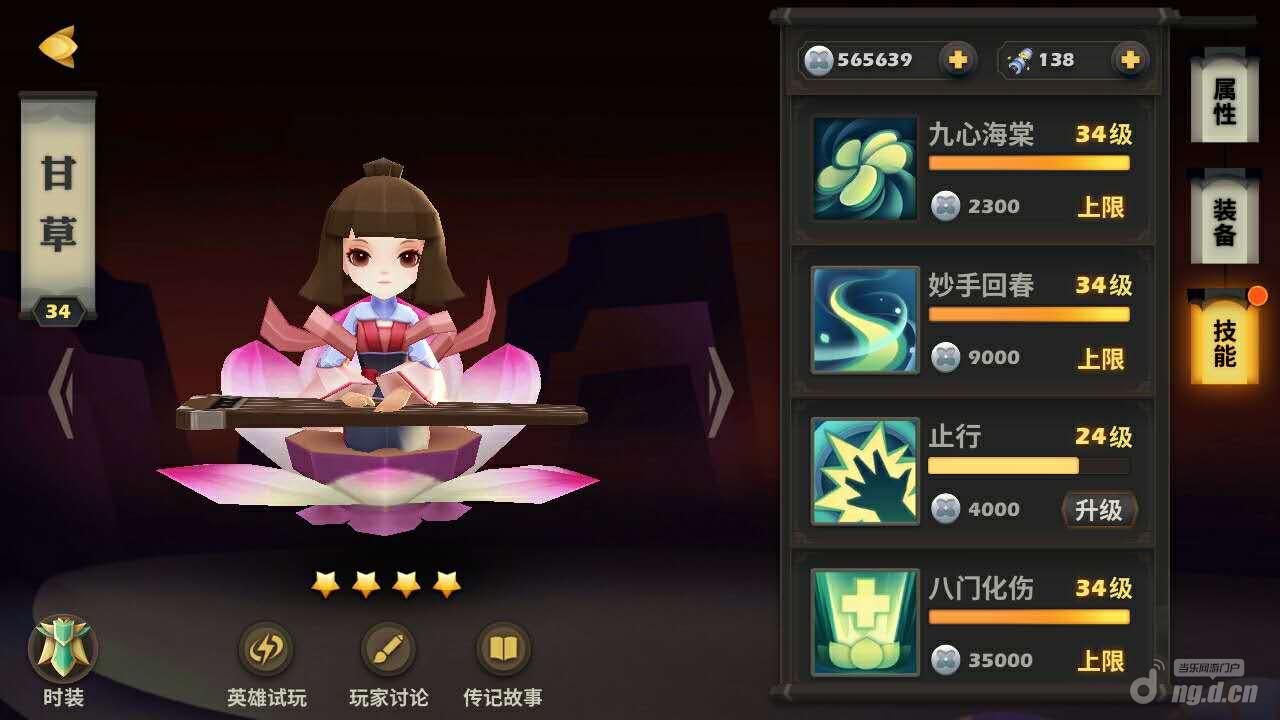Tap the 妙手回春 skill progress bar

(x=1029, y=315)
